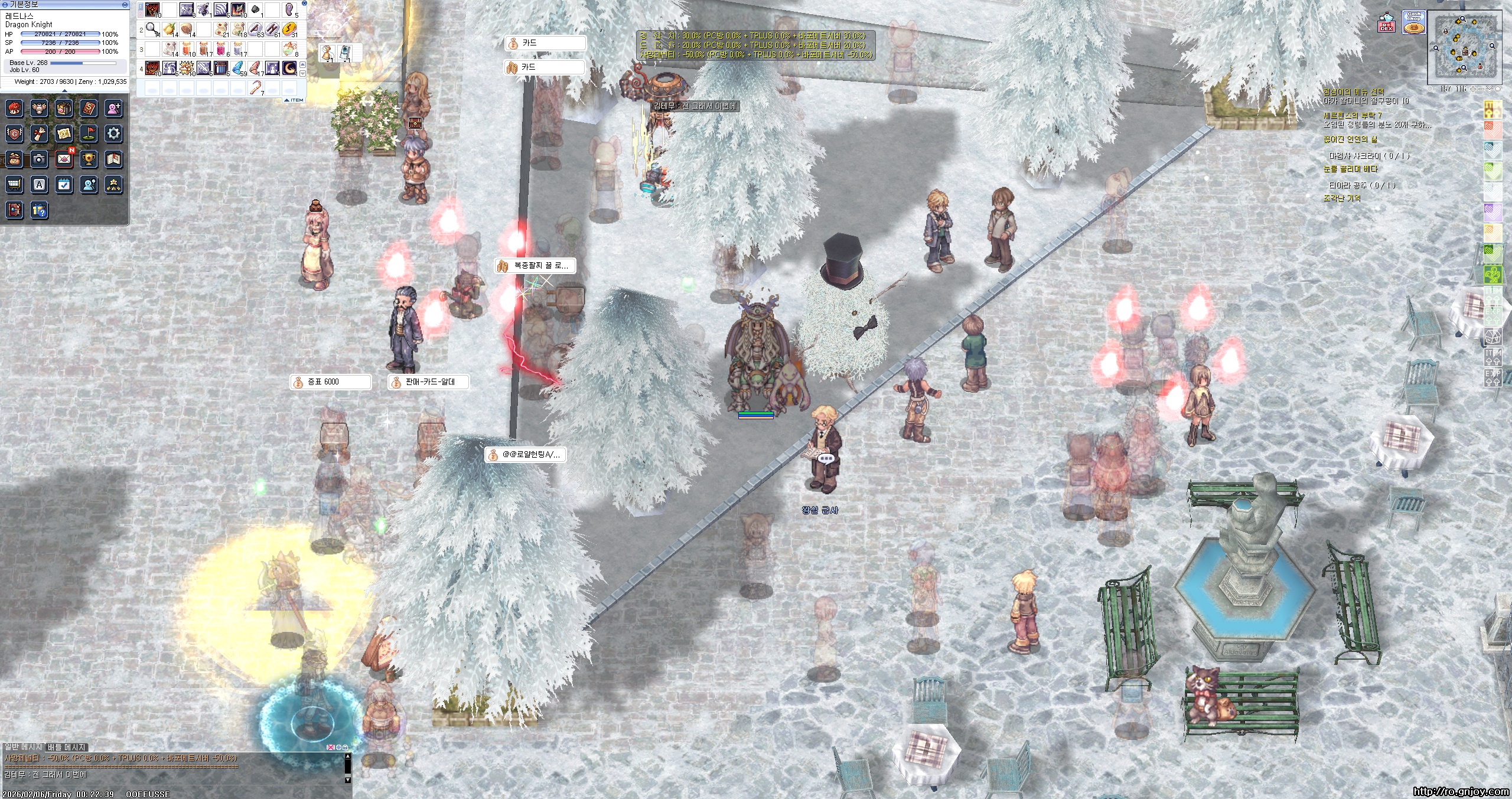Image resolution: width=1512 pixels, height=799 pixels.
Task: Open the mail envelope with N badge
Action: pyautogui.click(x=64, y=159)
